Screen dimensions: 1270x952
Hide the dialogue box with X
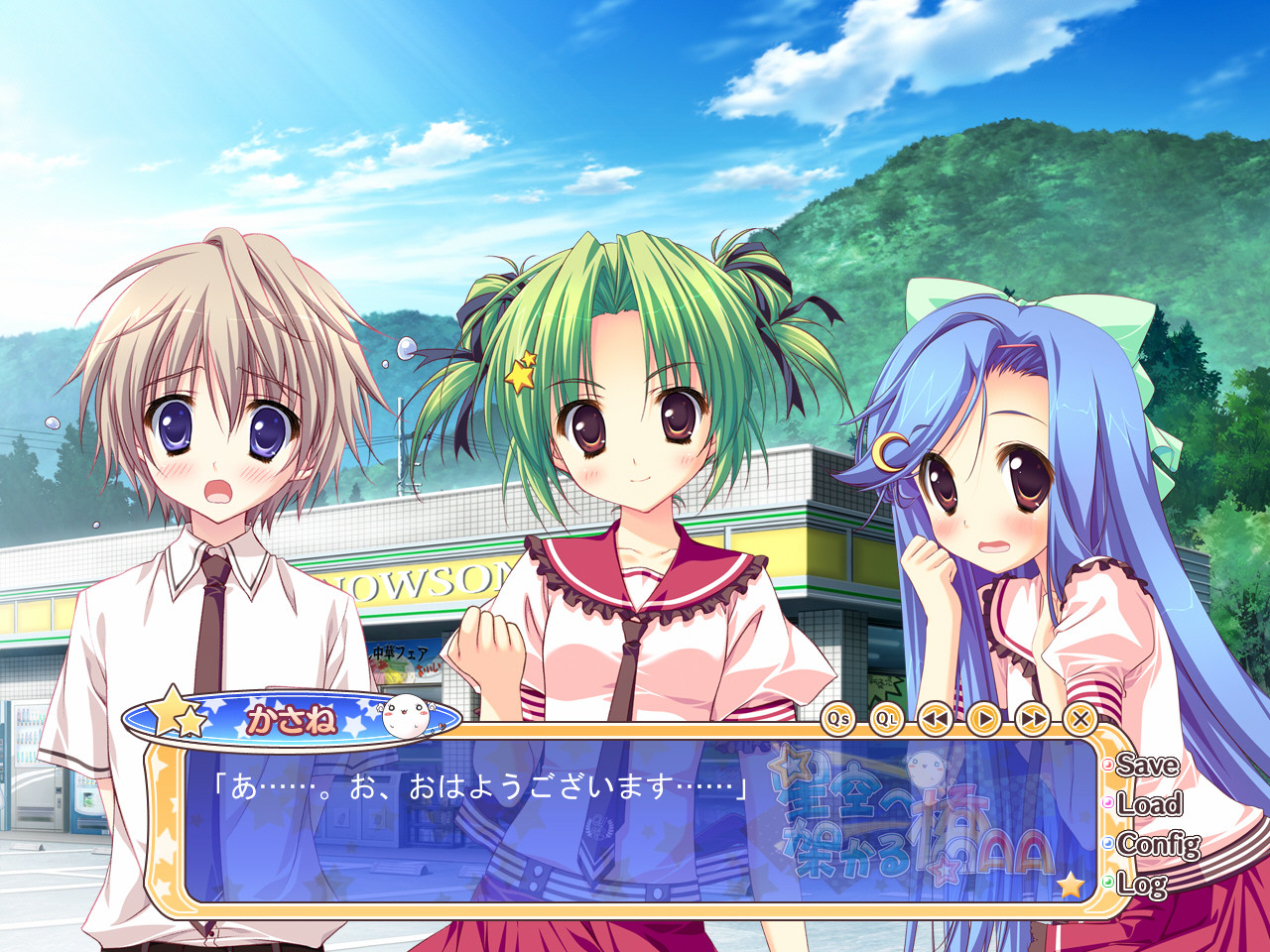pos(1080,719)
